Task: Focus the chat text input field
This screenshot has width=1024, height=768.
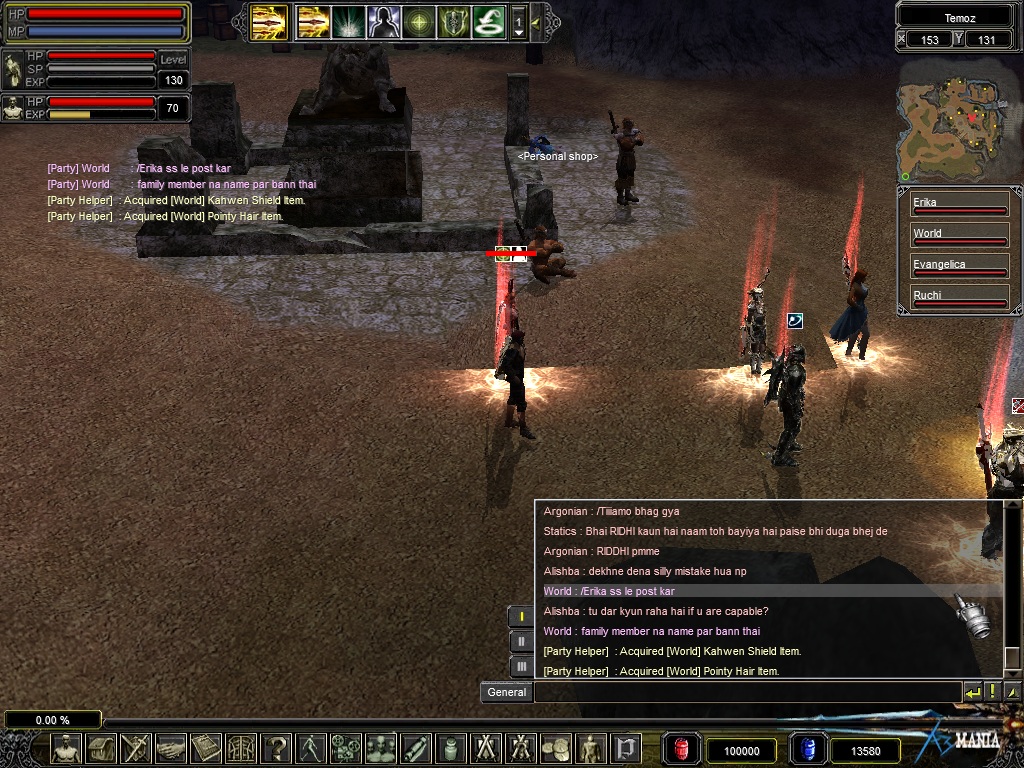Action: click(x=746, y=692)
